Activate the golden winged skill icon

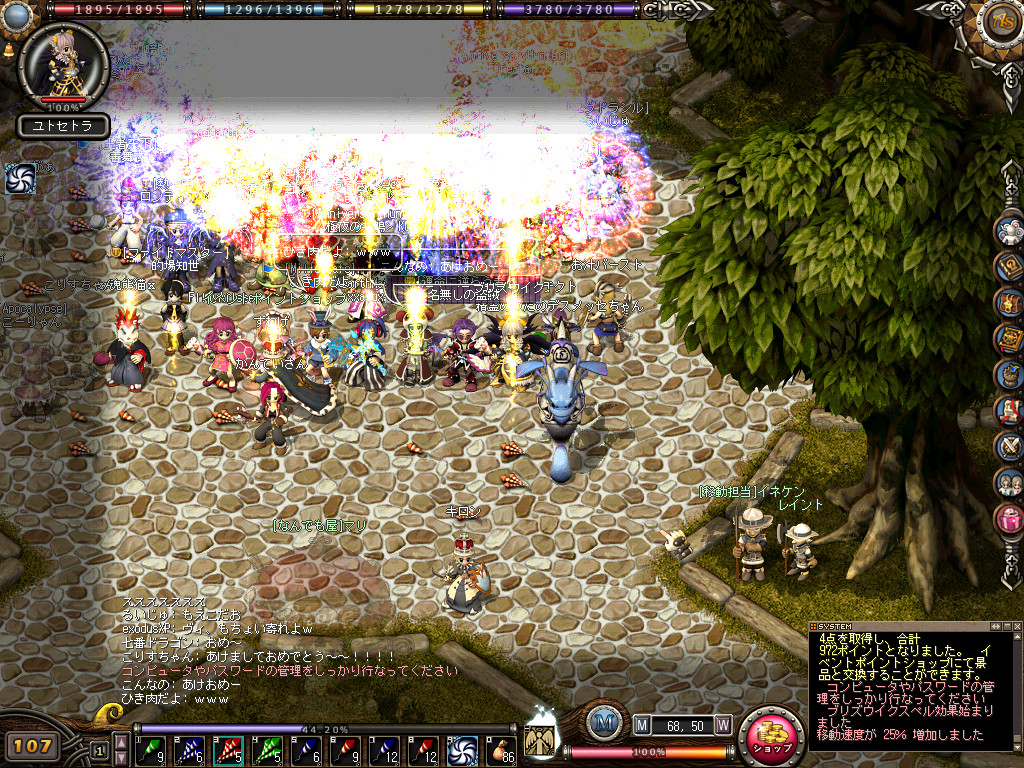tap(541, 742)
